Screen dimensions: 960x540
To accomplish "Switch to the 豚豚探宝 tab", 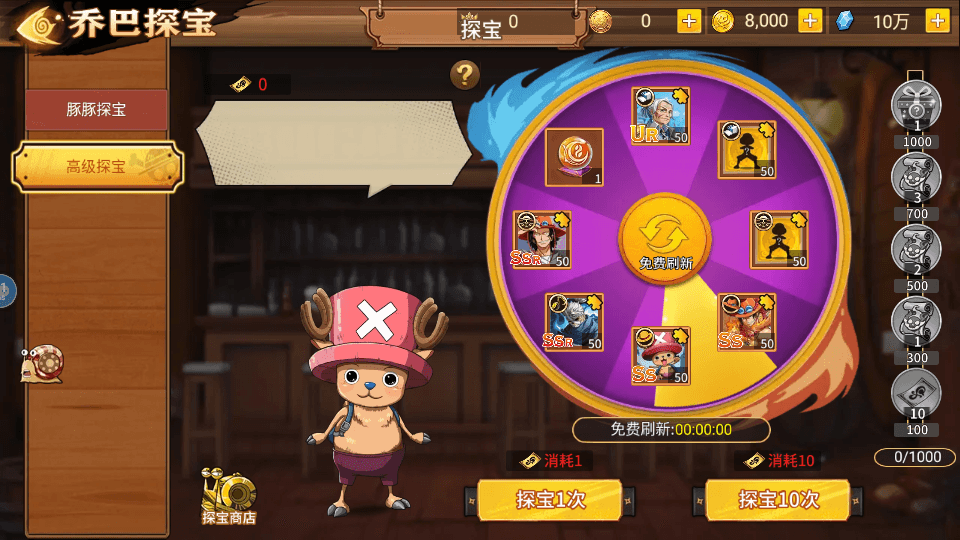I will pyautogui.click(x=96, y=110).
